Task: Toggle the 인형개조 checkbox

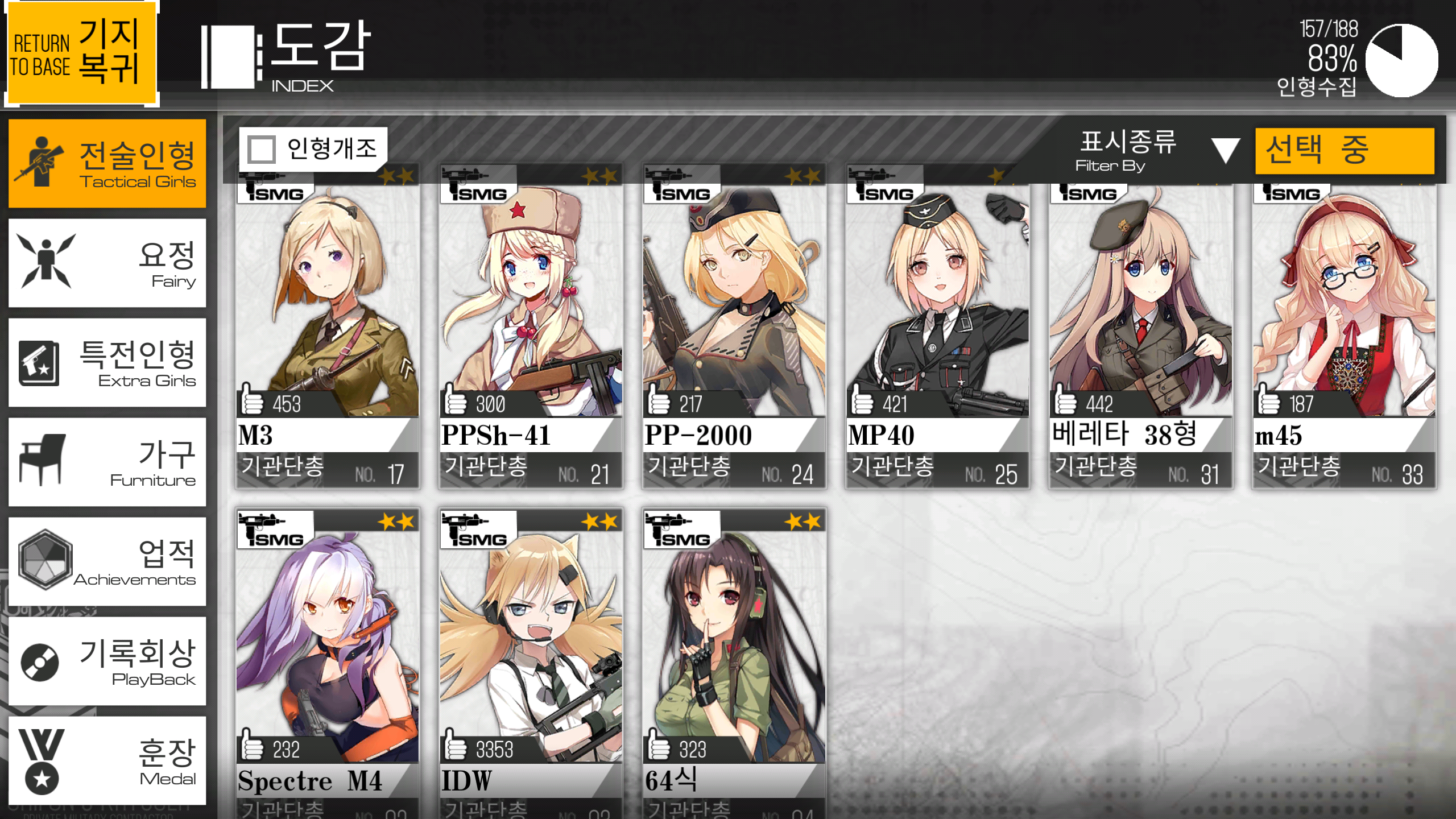Action: 262,149
